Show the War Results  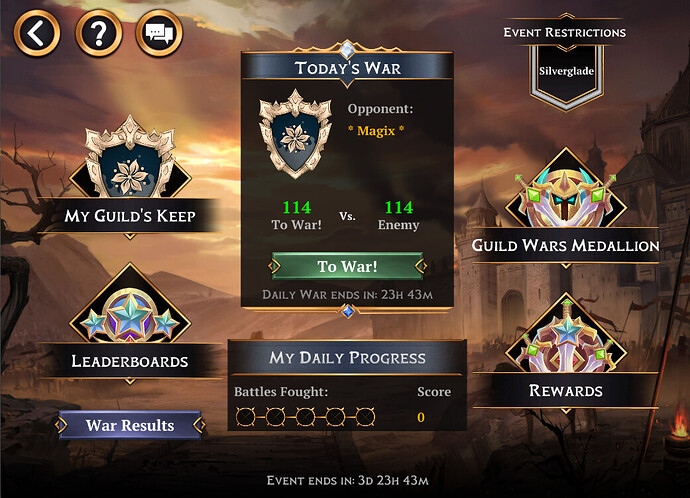click(130, 425)
